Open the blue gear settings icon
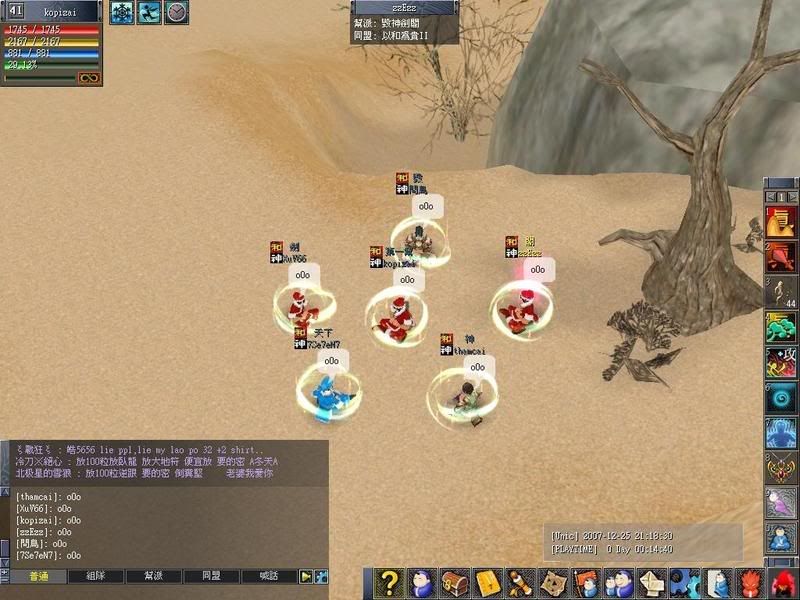The height and width of the screenshot is (600, 800). 683,583
